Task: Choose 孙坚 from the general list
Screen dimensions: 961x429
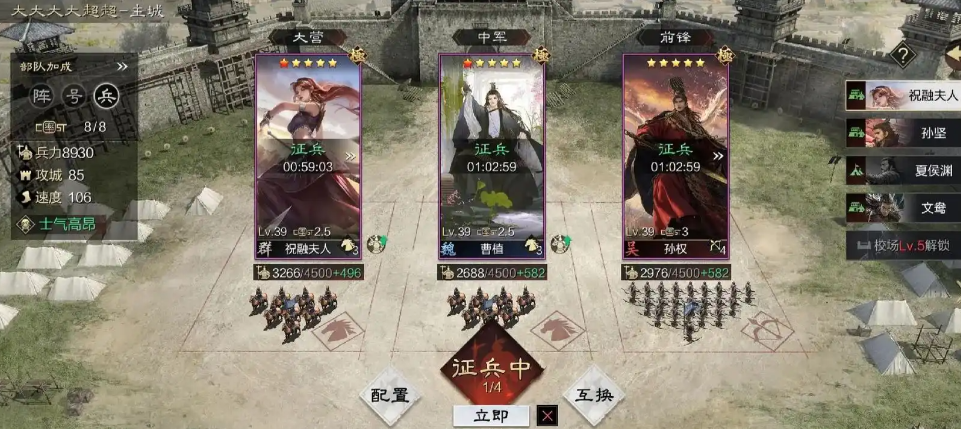Action: click(x=903, y=133)
